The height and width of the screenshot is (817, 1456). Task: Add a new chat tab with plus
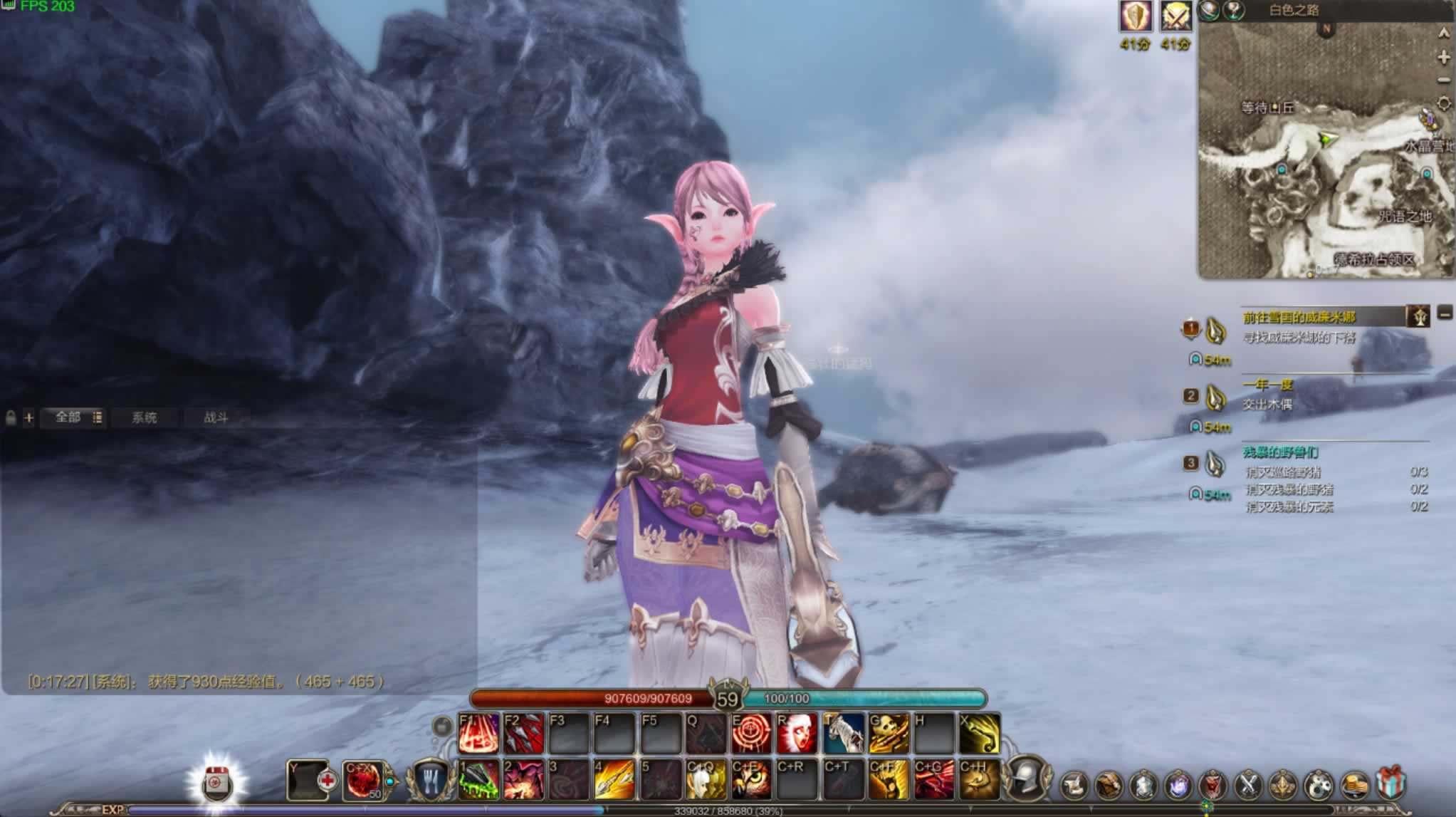(x=28, y=418)
